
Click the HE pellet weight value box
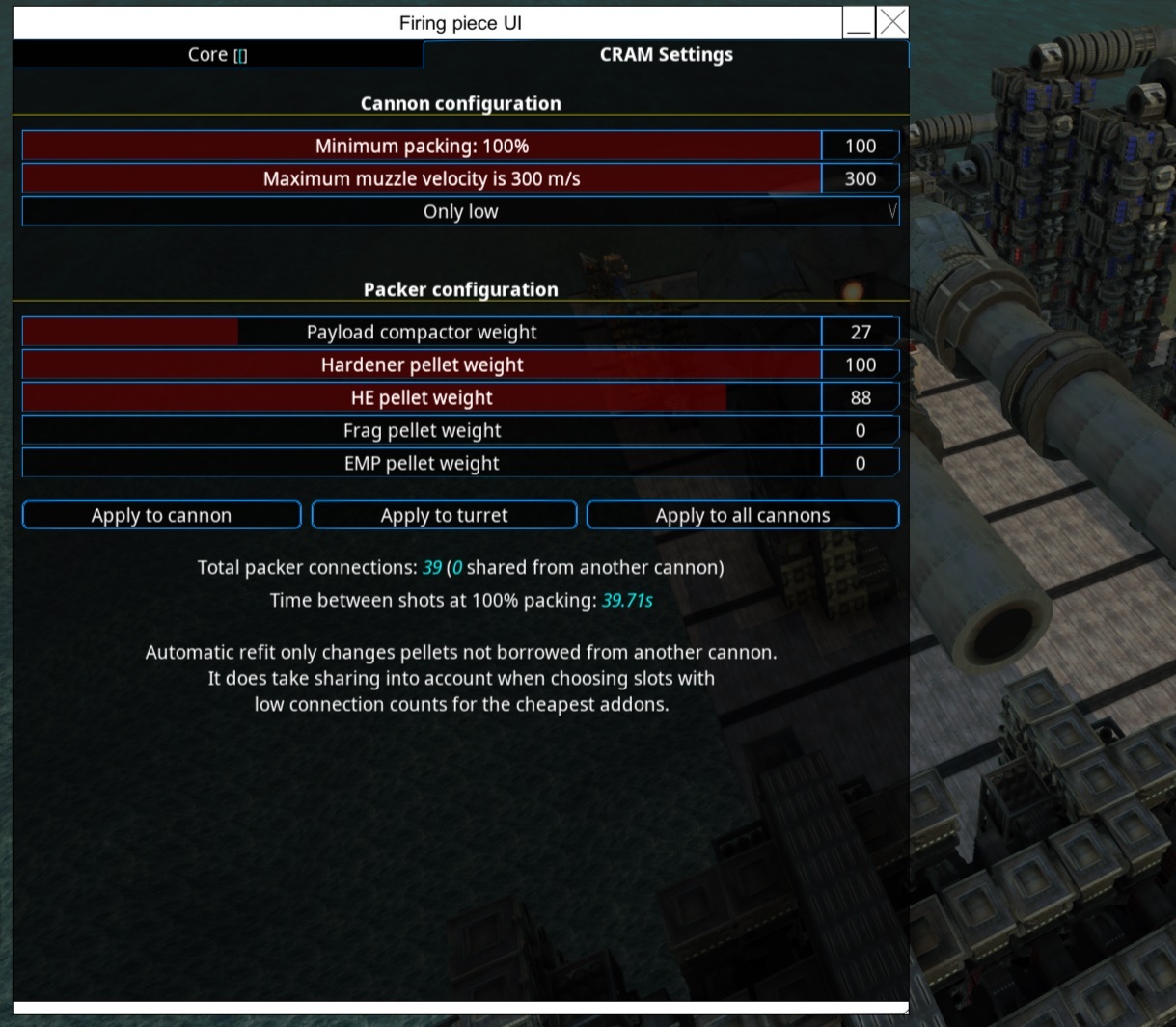861,398
